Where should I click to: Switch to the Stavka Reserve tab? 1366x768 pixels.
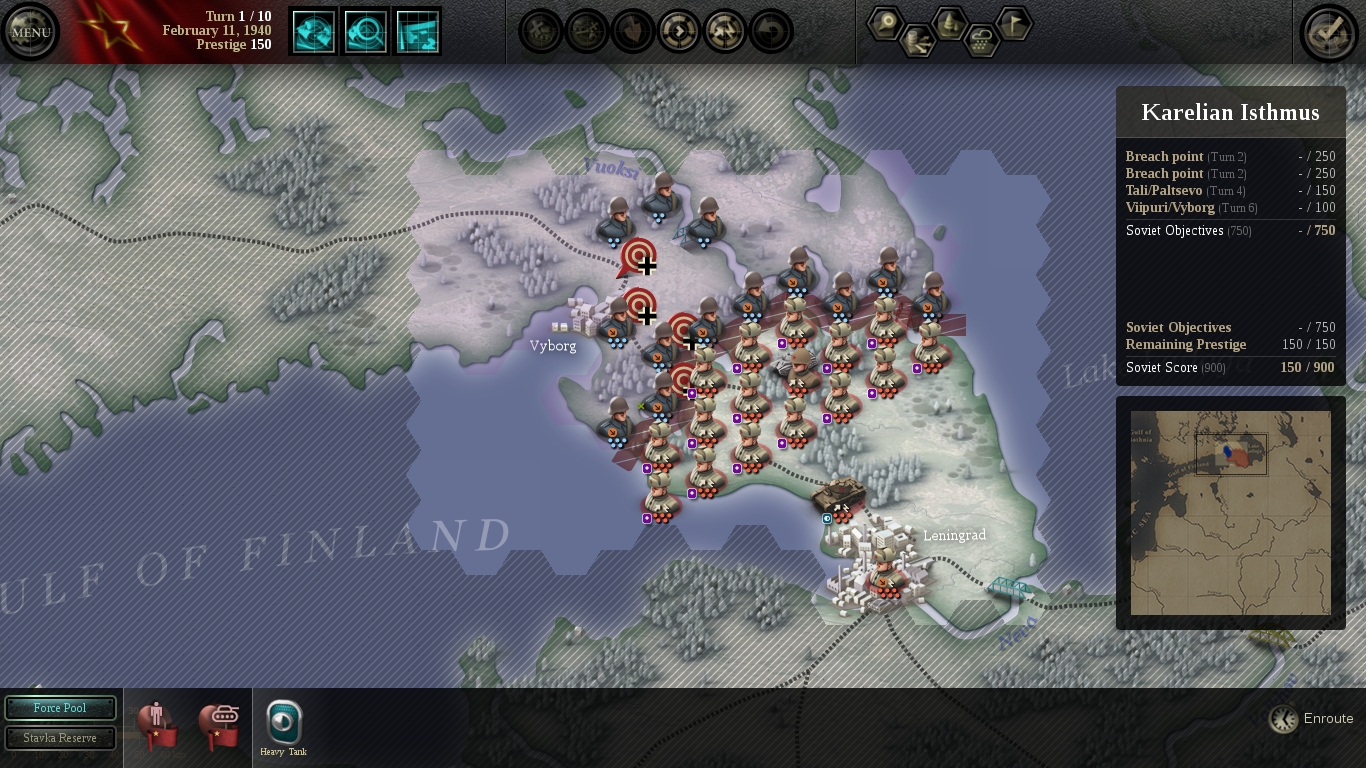(60, 738)
